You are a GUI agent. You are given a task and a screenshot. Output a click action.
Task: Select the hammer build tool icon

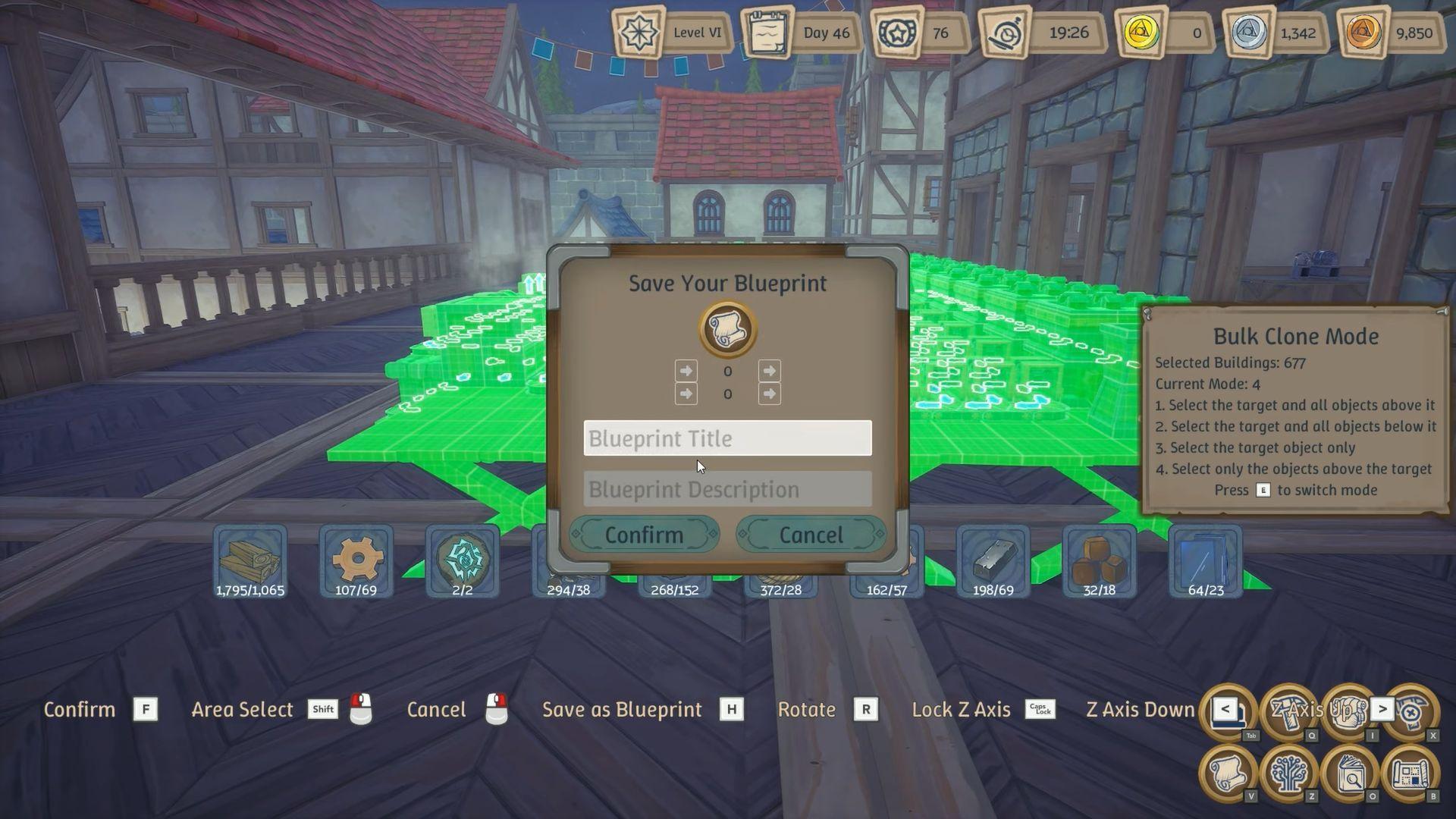coord(1289,711)
